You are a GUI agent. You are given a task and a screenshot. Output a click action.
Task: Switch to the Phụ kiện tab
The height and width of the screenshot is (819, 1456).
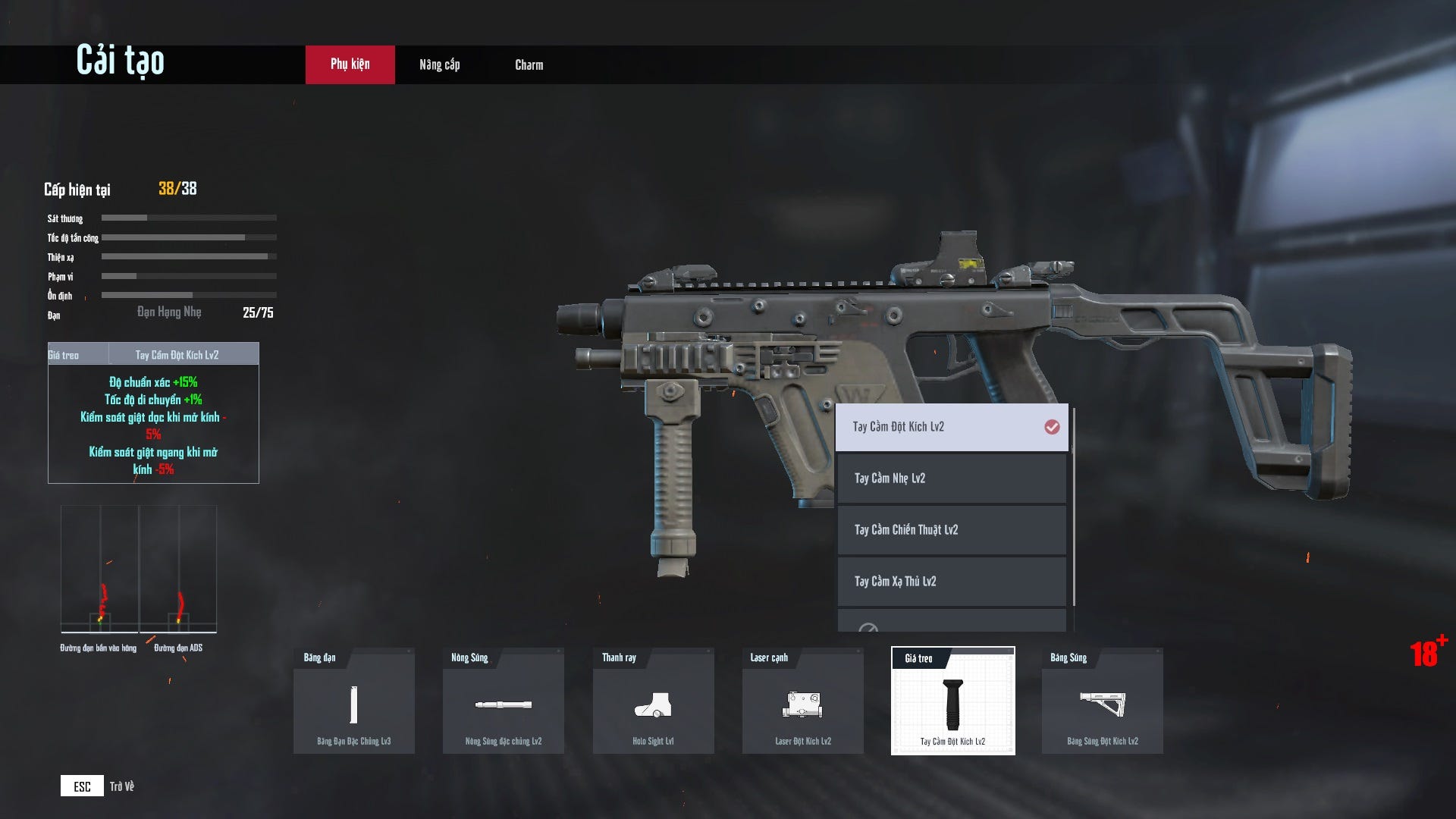tap(350, 64)
